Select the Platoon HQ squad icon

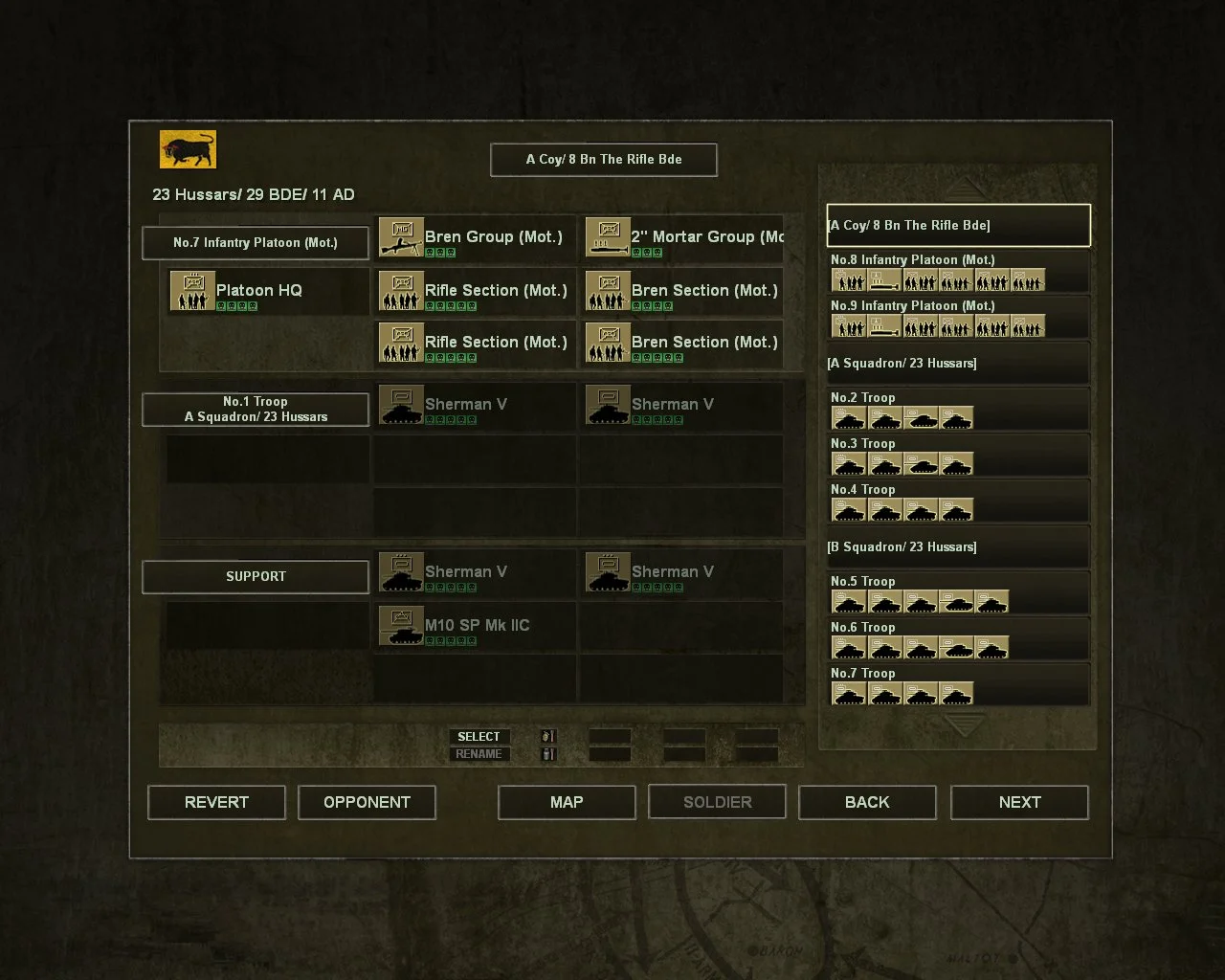click(x=191, y=291)
